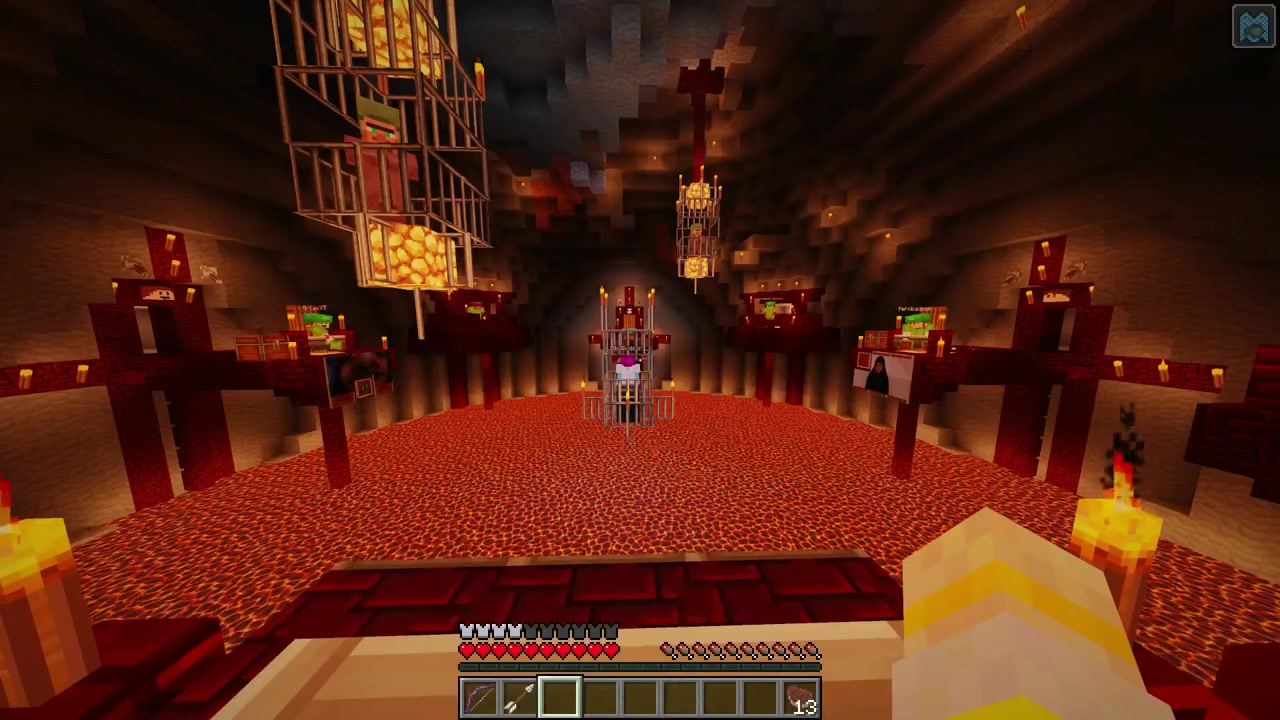Screen dimensions: 1280x720
Task: Click the blue status effect icon
Action: [x=1253, y=27]
